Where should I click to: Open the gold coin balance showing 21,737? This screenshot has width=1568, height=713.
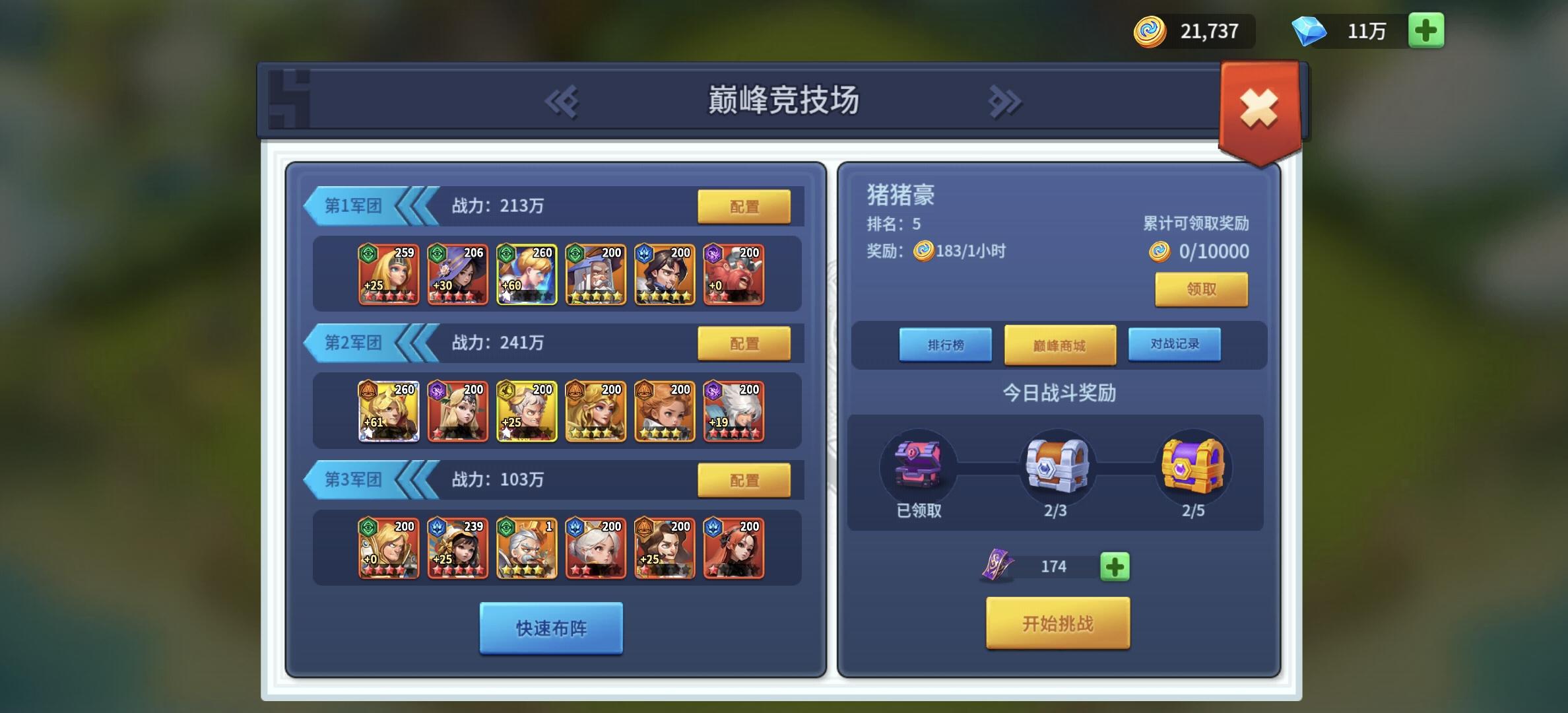1188,30
